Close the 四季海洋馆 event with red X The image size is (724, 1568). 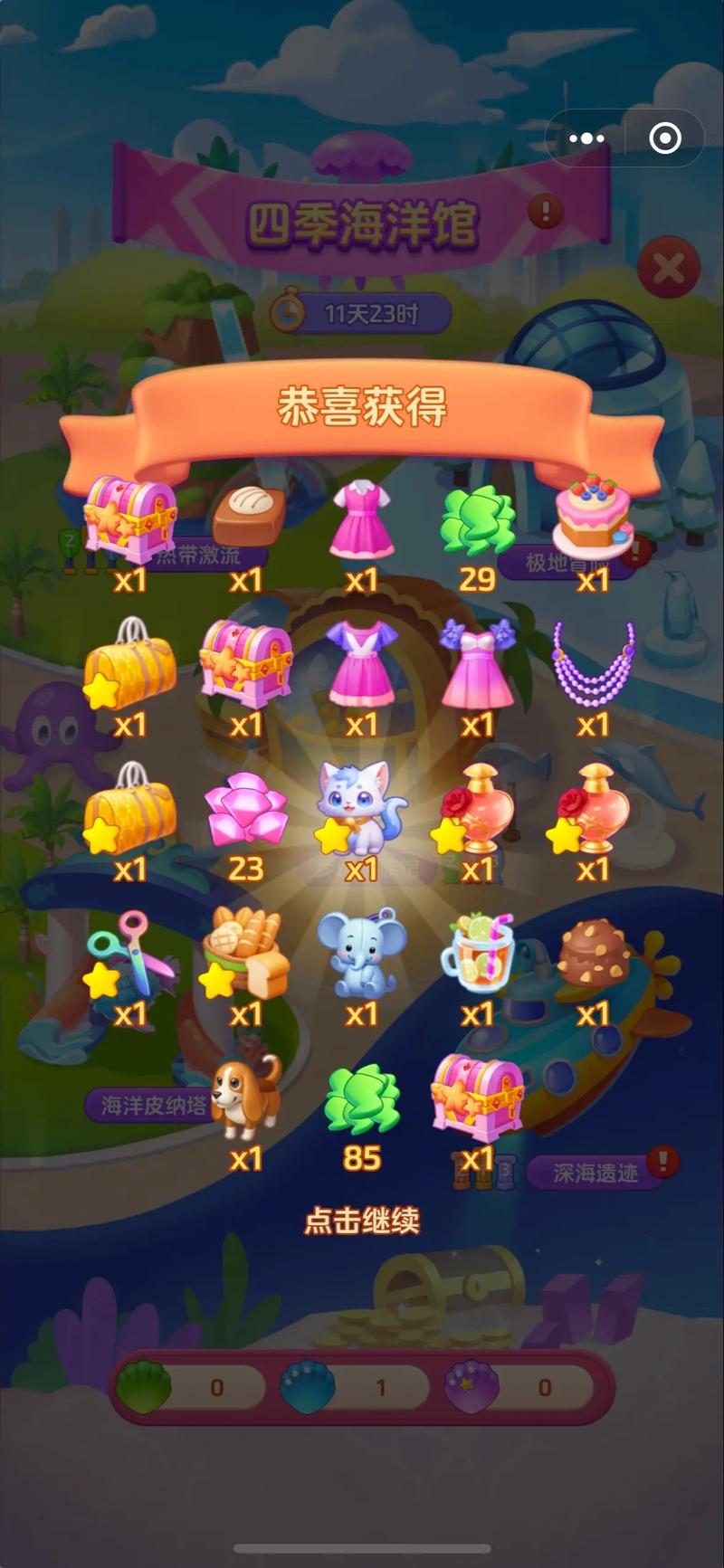click(x=668, y=268)
